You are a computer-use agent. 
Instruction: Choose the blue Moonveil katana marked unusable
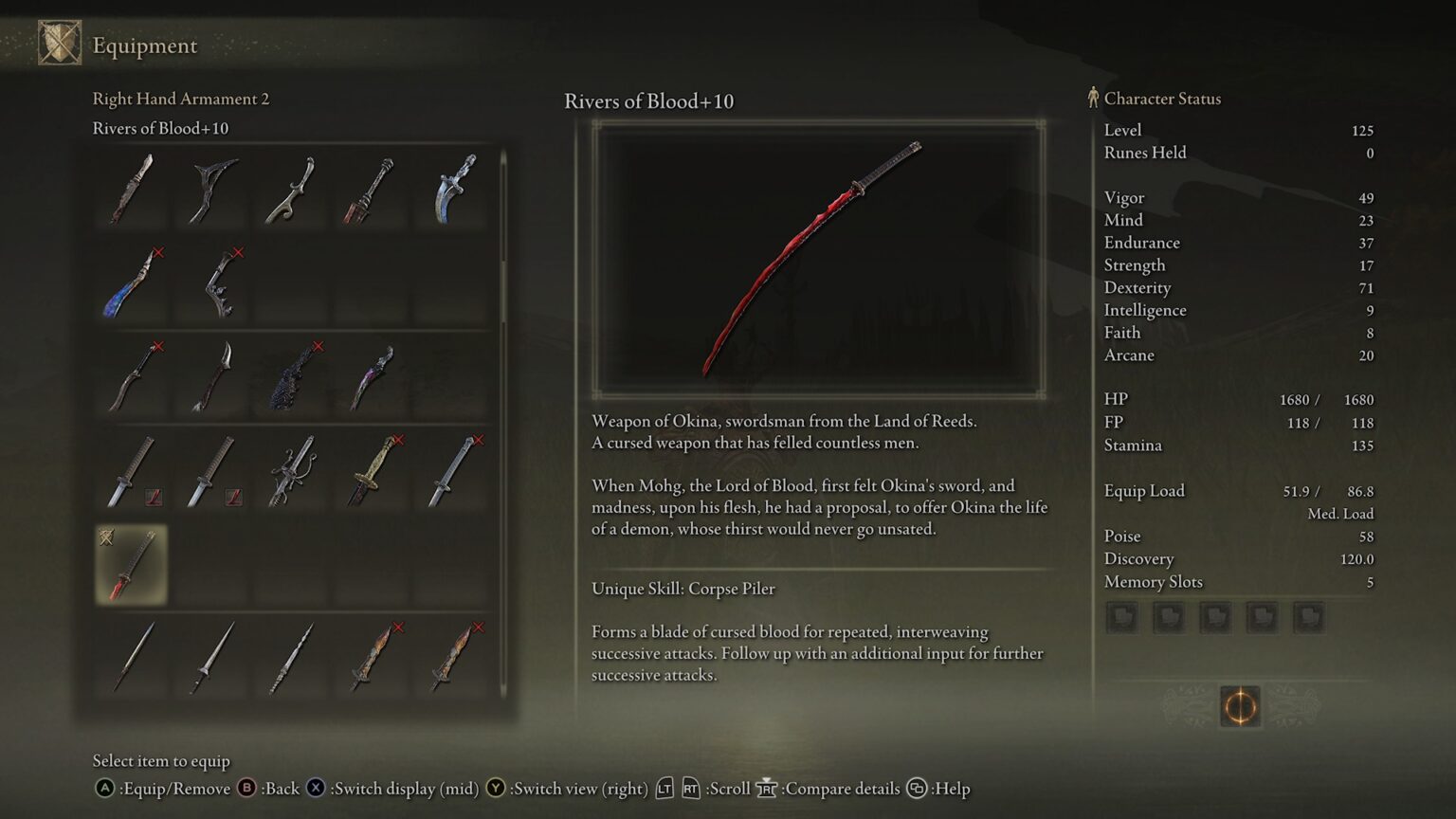point(133,282)
